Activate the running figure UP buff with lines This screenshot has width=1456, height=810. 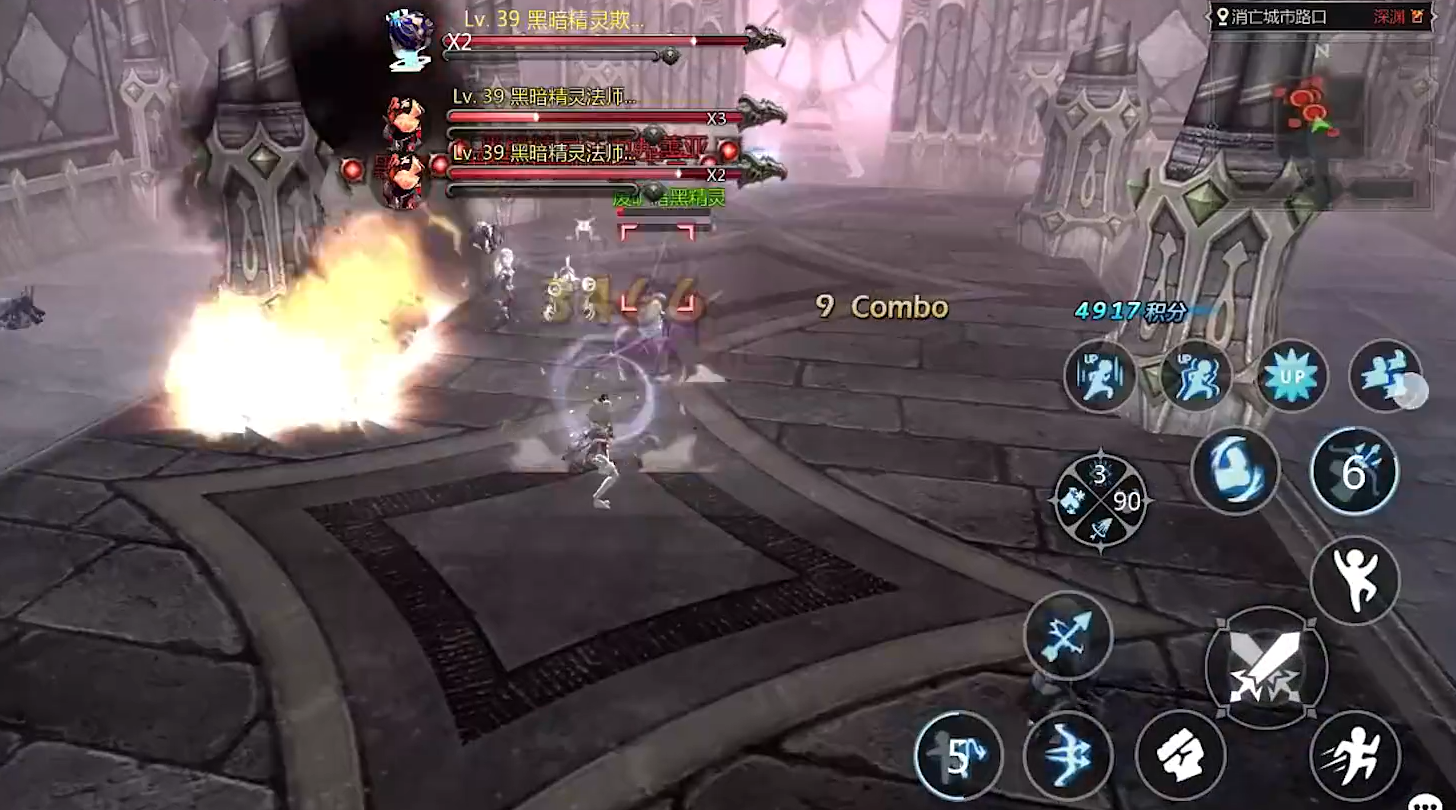point(1099,376)
